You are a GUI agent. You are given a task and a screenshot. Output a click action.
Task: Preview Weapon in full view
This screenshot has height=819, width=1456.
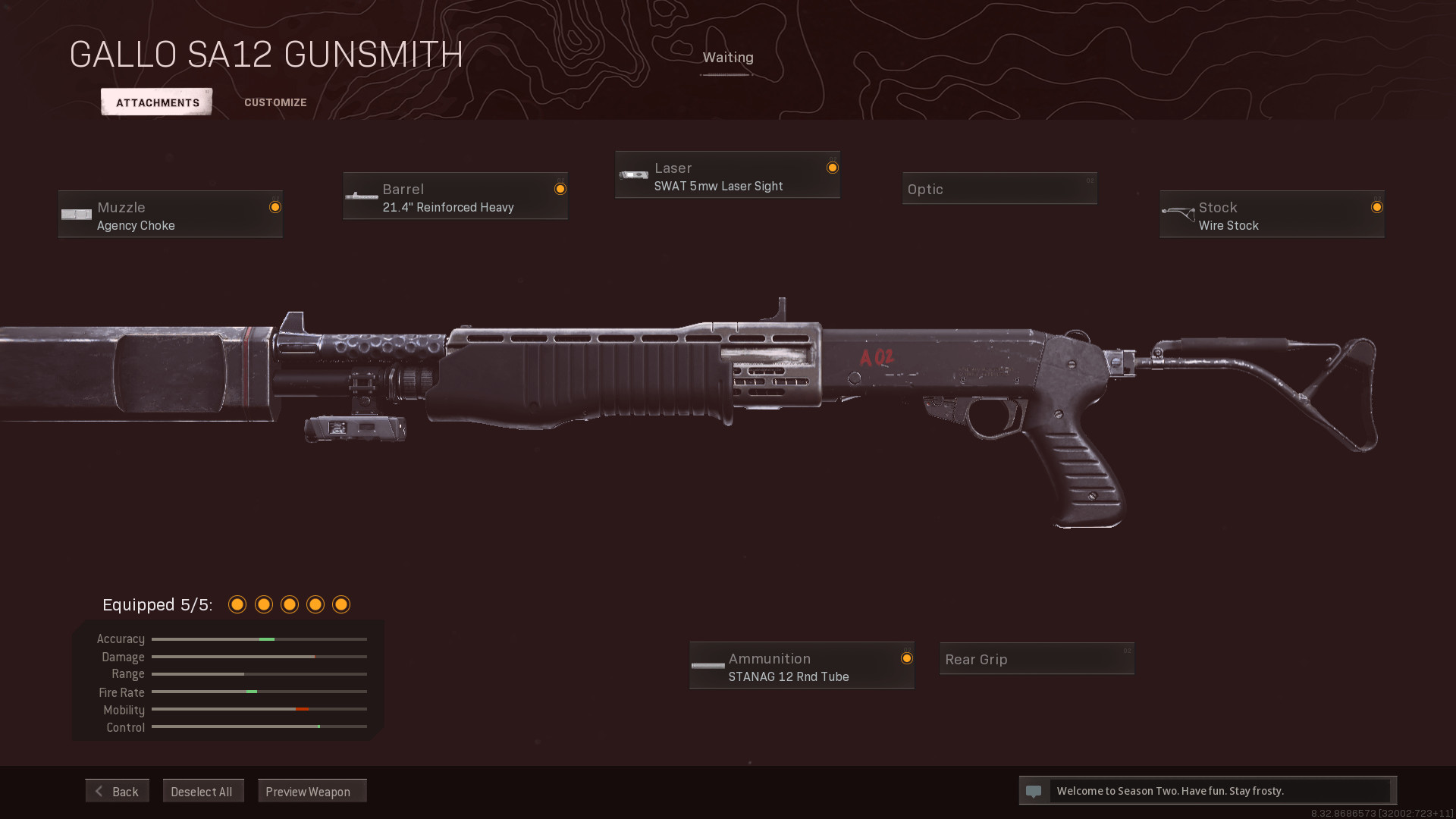(312, 791)
